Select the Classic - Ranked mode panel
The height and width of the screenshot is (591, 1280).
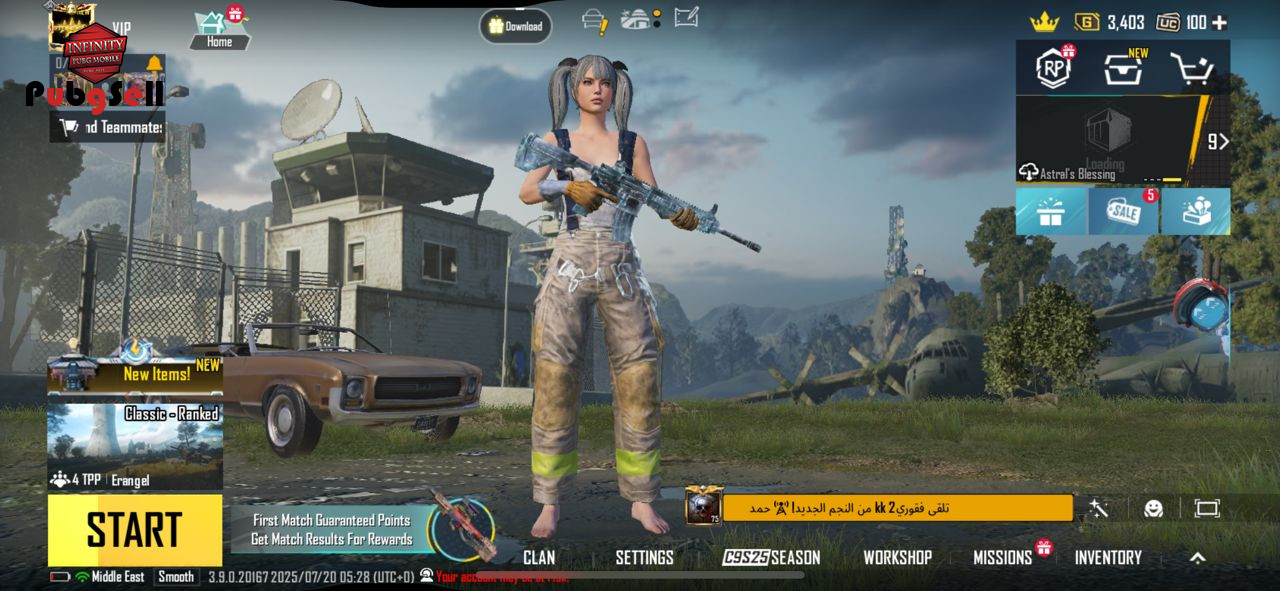[135, 445]
